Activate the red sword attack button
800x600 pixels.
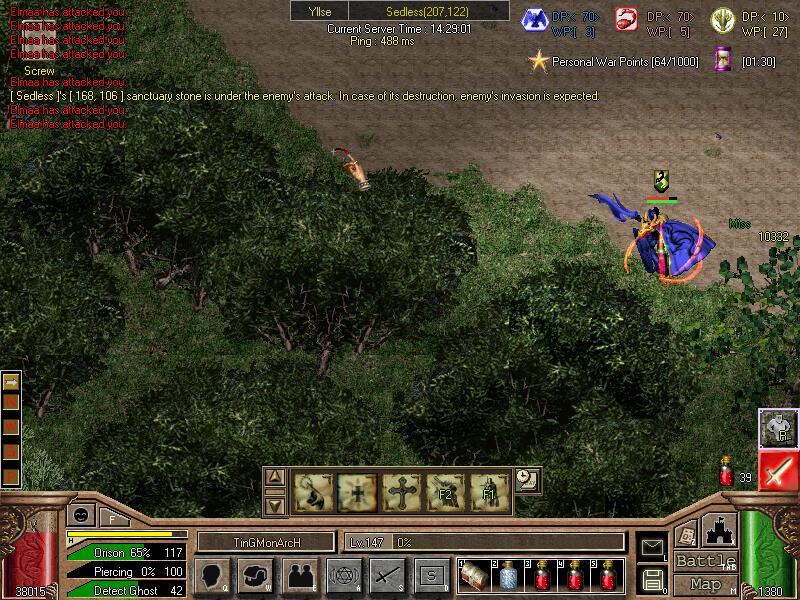[x=777, y=471]
